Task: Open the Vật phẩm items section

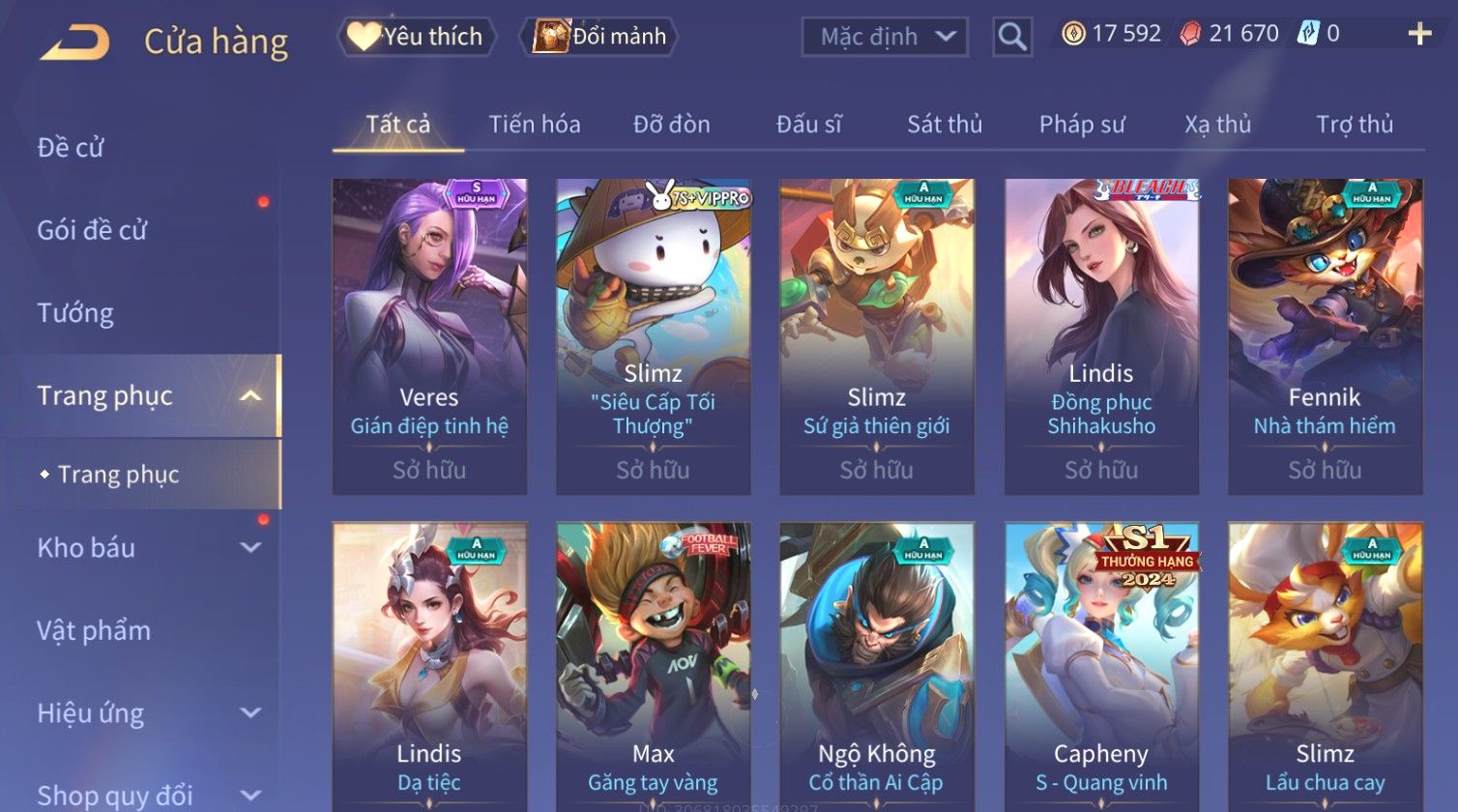Action: pos(94,631)
